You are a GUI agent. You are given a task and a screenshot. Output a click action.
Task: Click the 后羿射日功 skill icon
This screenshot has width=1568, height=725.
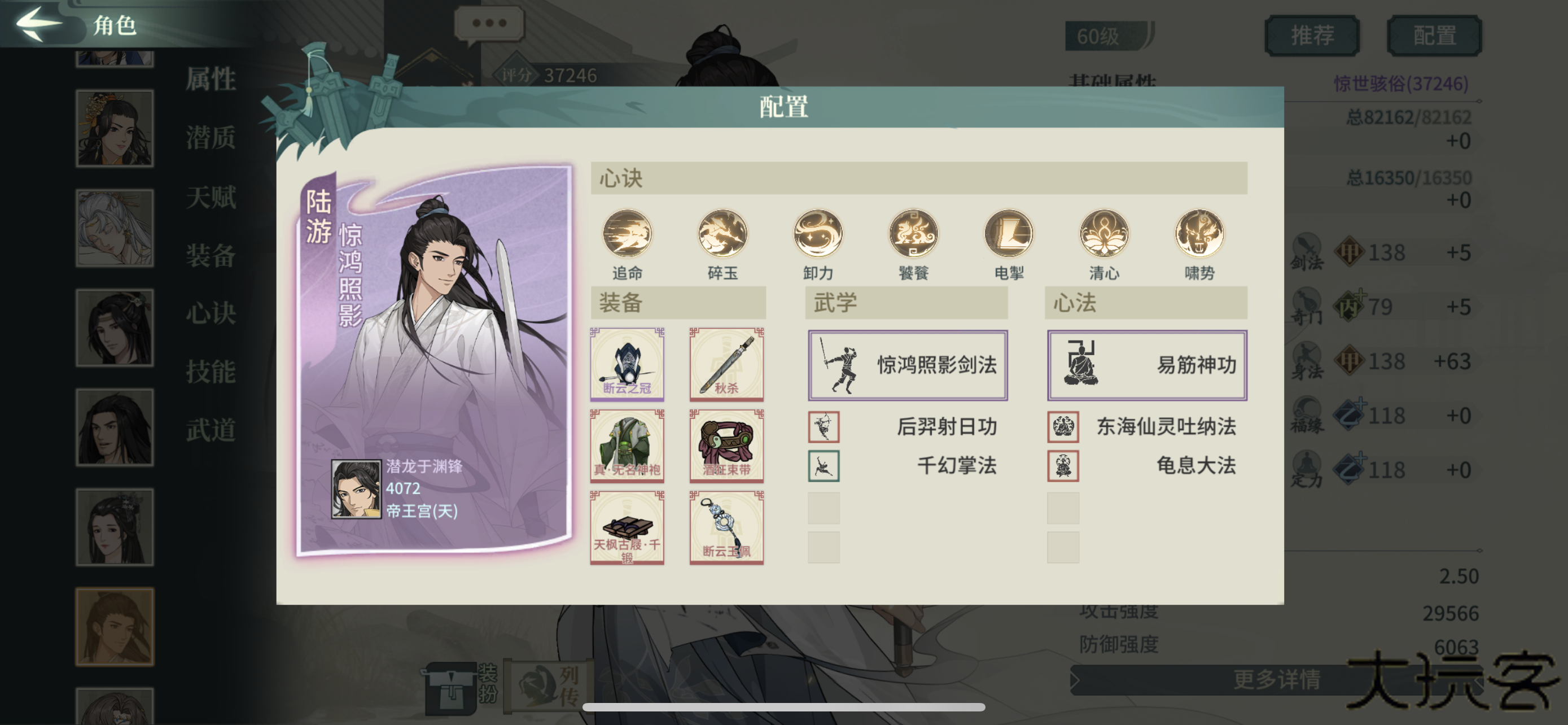(x=825, y=427)
